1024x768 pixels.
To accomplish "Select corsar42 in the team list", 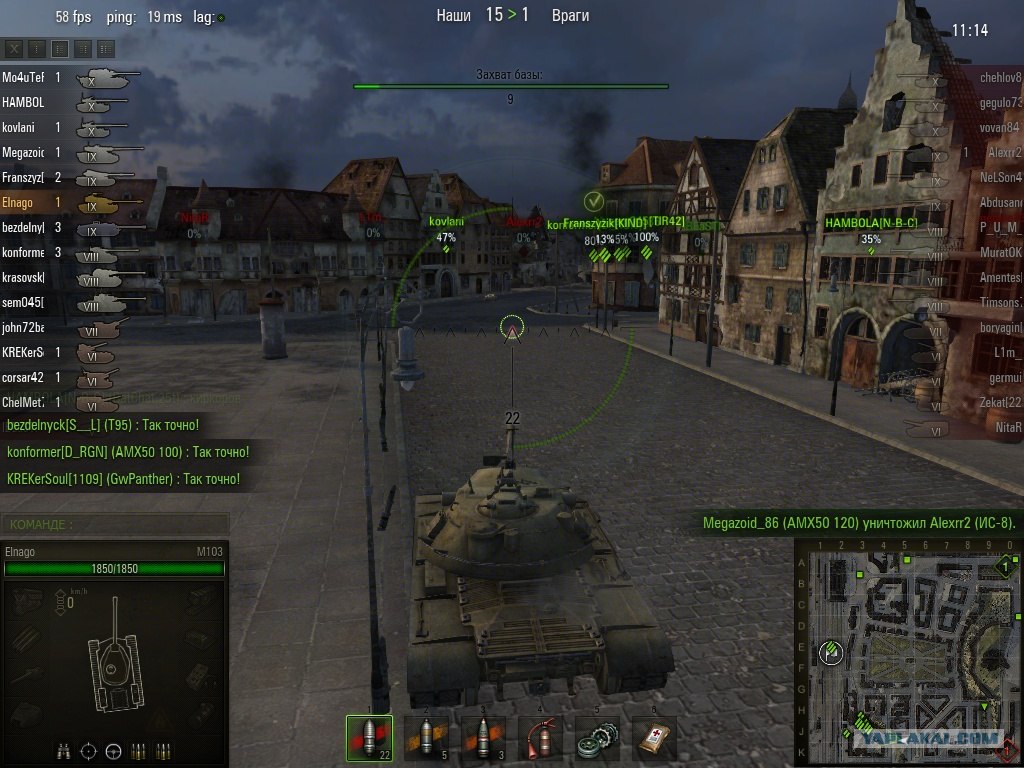I will [x=24, y=377].
